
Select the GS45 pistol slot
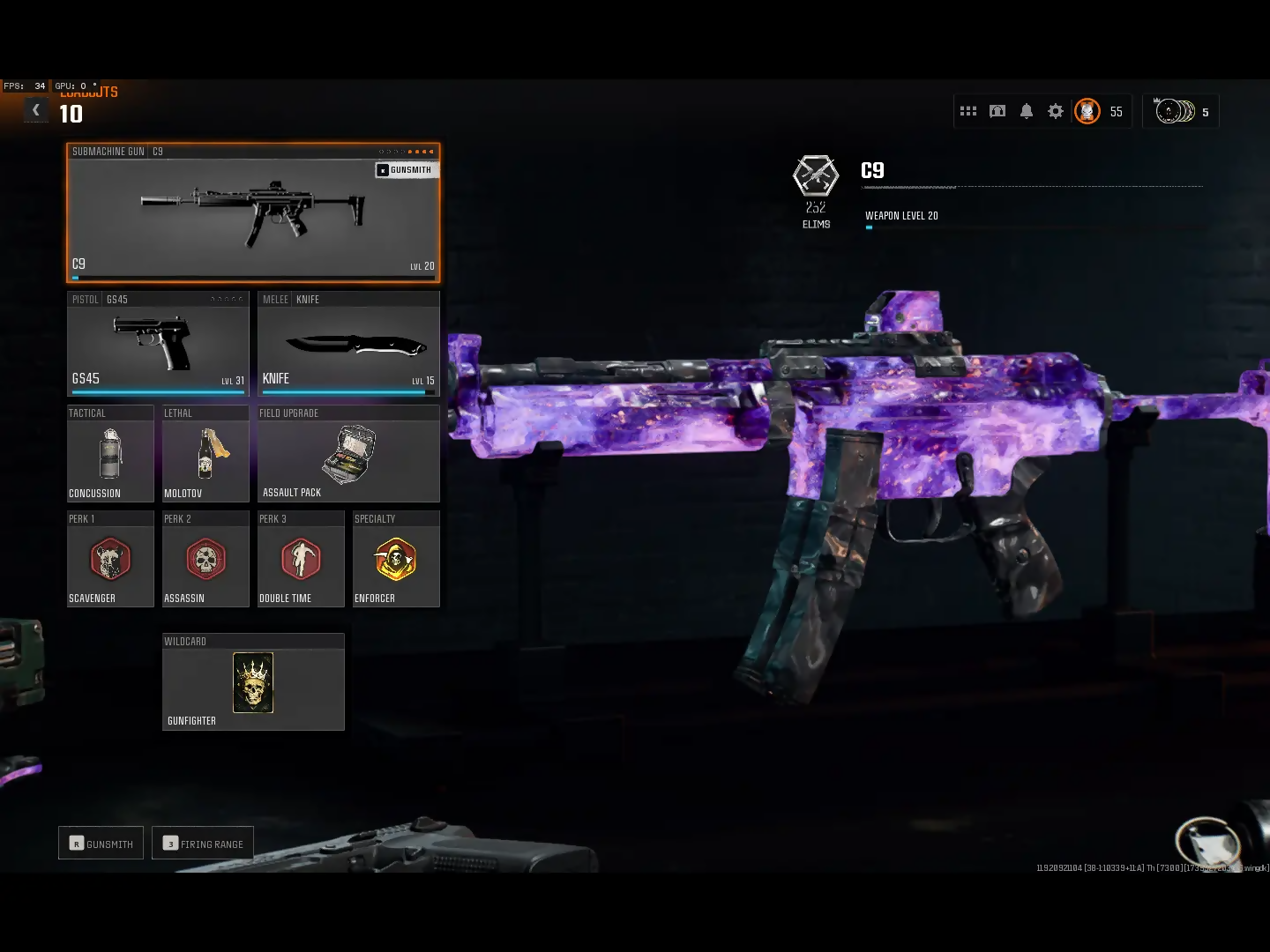pyautogui.click(x=158, y=344)
